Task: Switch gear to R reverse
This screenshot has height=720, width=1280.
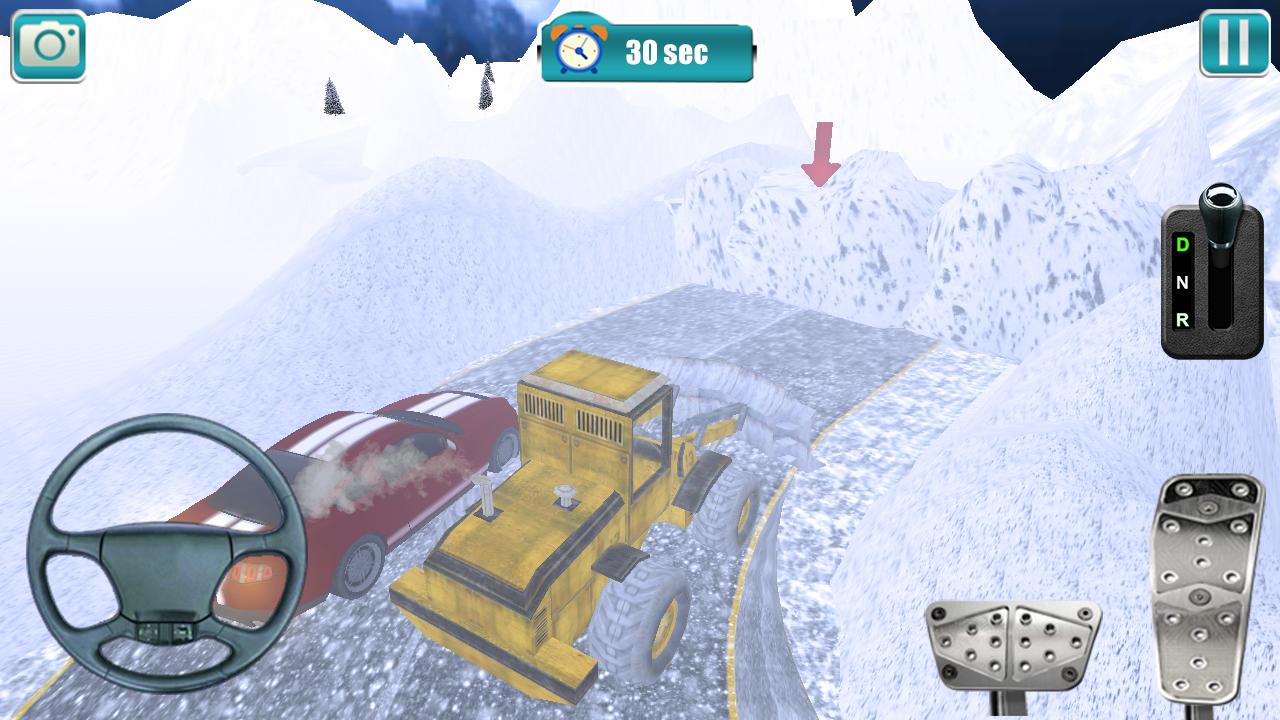Action: (1182, 320)
